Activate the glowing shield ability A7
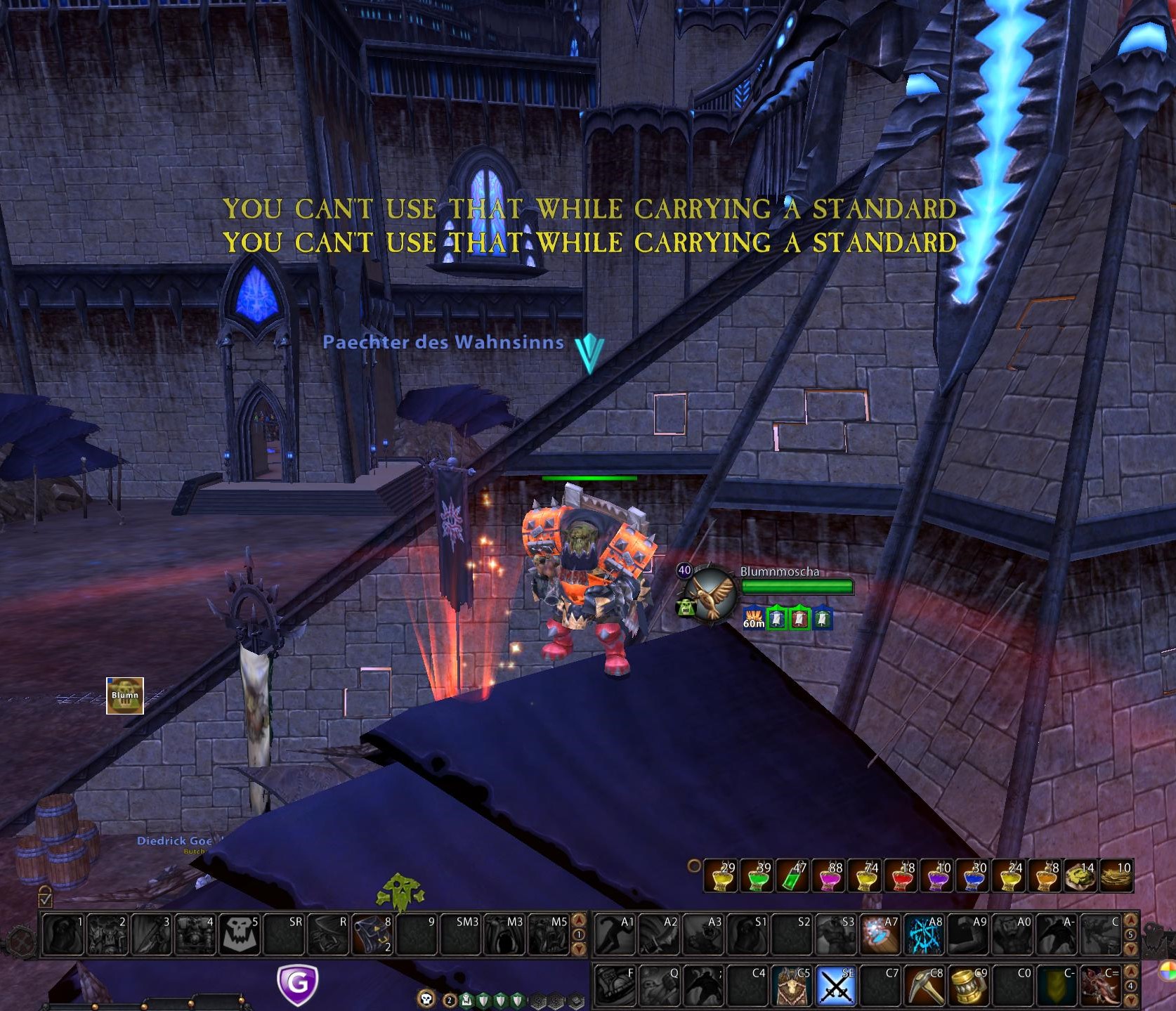 (x=879, y=934)
